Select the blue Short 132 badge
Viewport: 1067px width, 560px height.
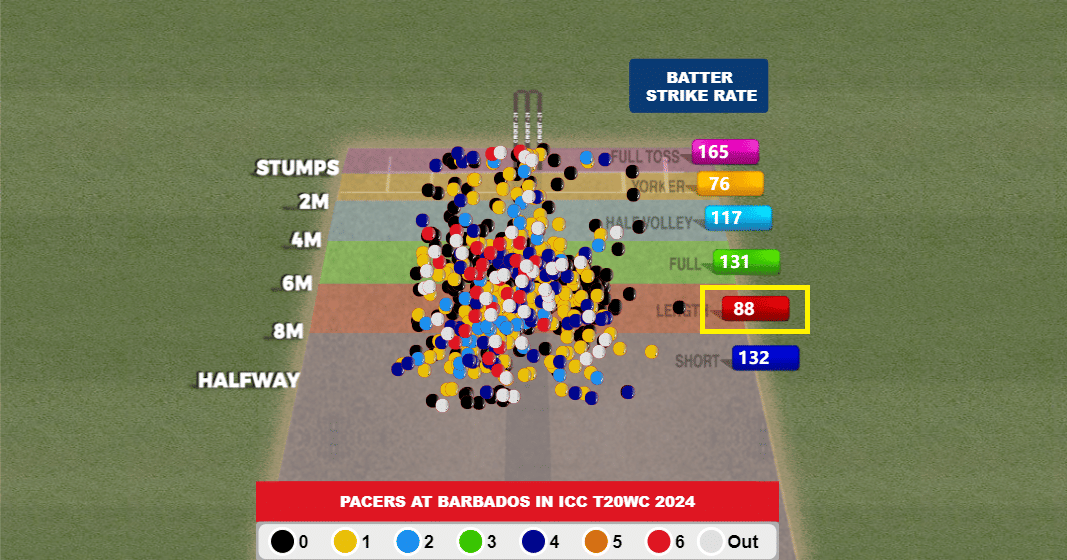(765, 358)
